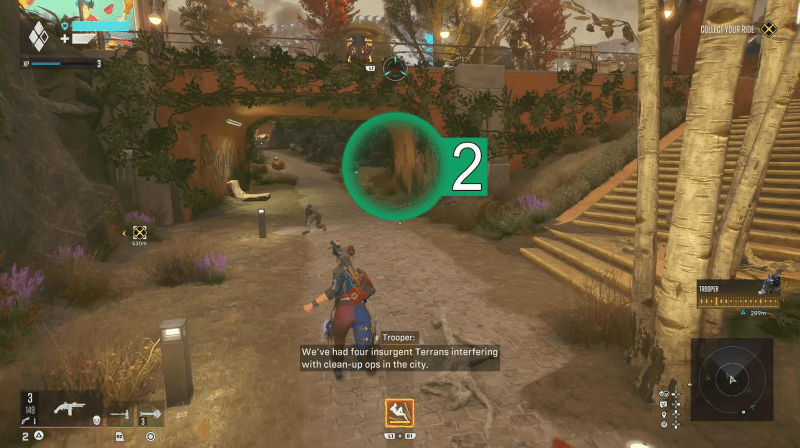Click the compass target icon at top center
This screenshot has height=448, width=800.
coord(397,69)
